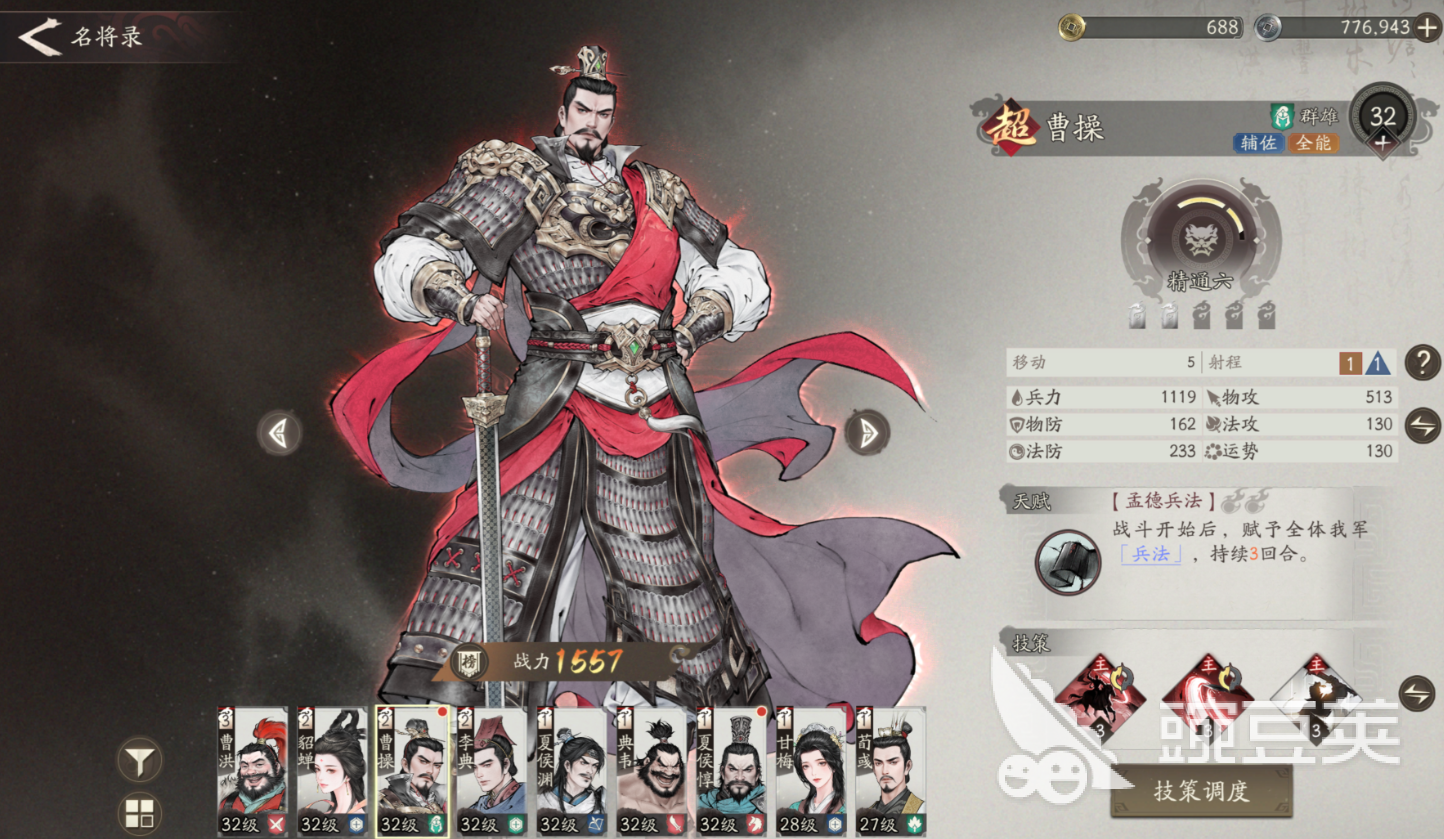Choose the 李典 general card
The image size is (1444, 839).
pos(492,770)
